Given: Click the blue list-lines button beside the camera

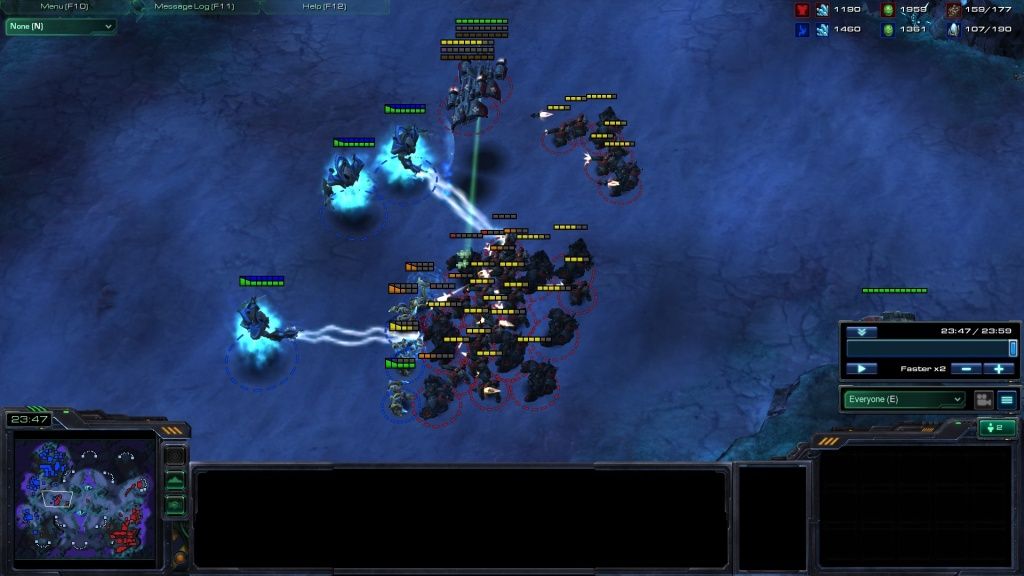Looking at the screenshot, I should [1006, 400].
